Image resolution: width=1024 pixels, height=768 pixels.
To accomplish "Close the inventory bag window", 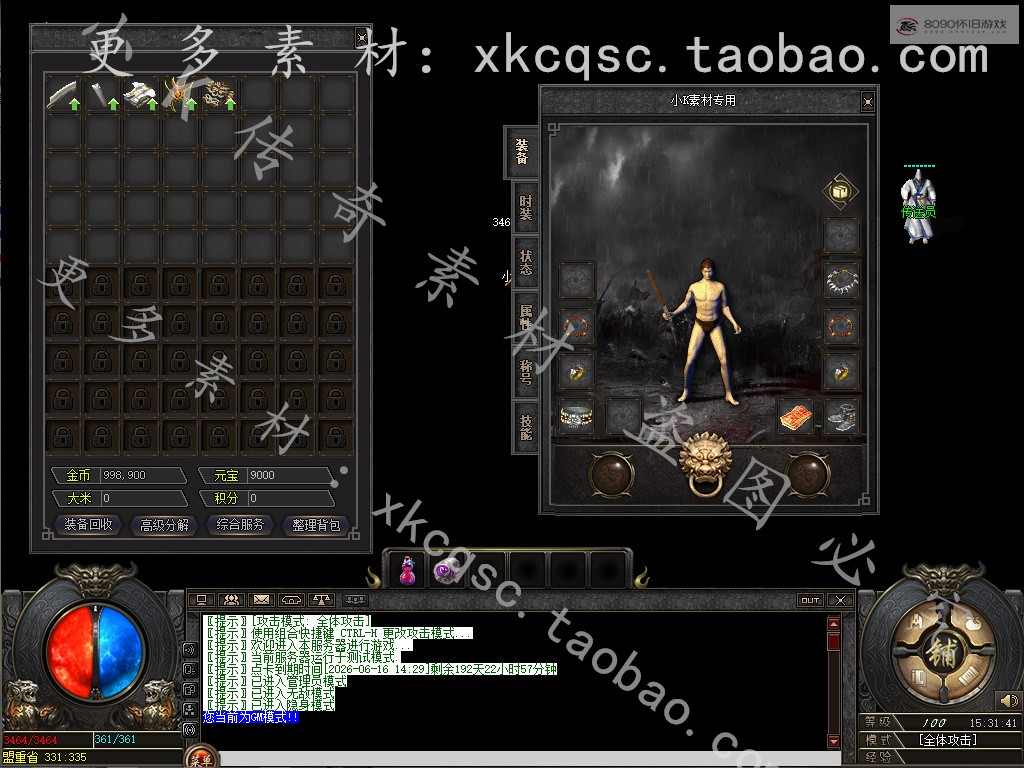I will 361,38.
